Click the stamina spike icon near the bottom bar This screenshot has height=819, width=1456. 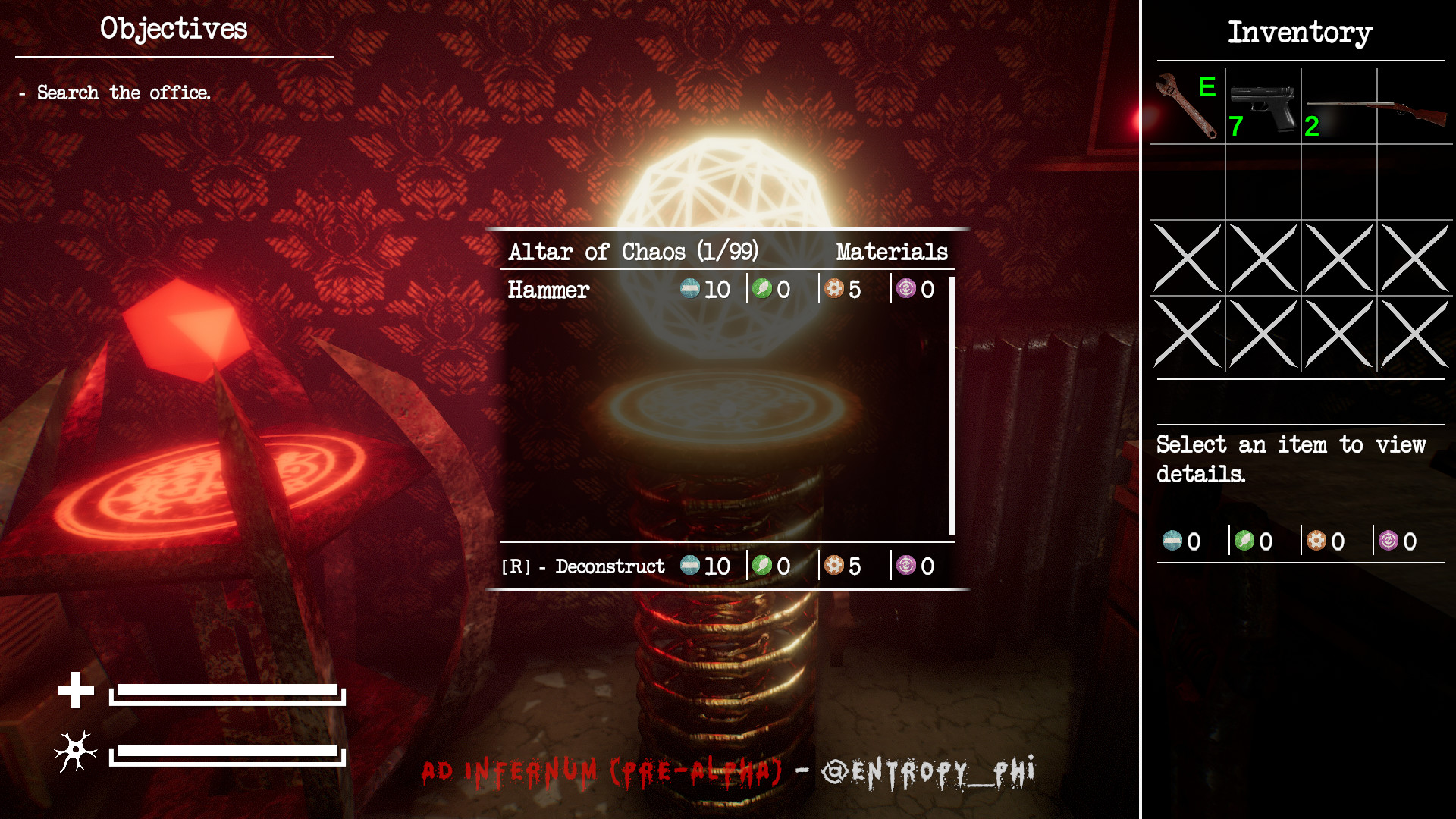[x=75, y=752]
